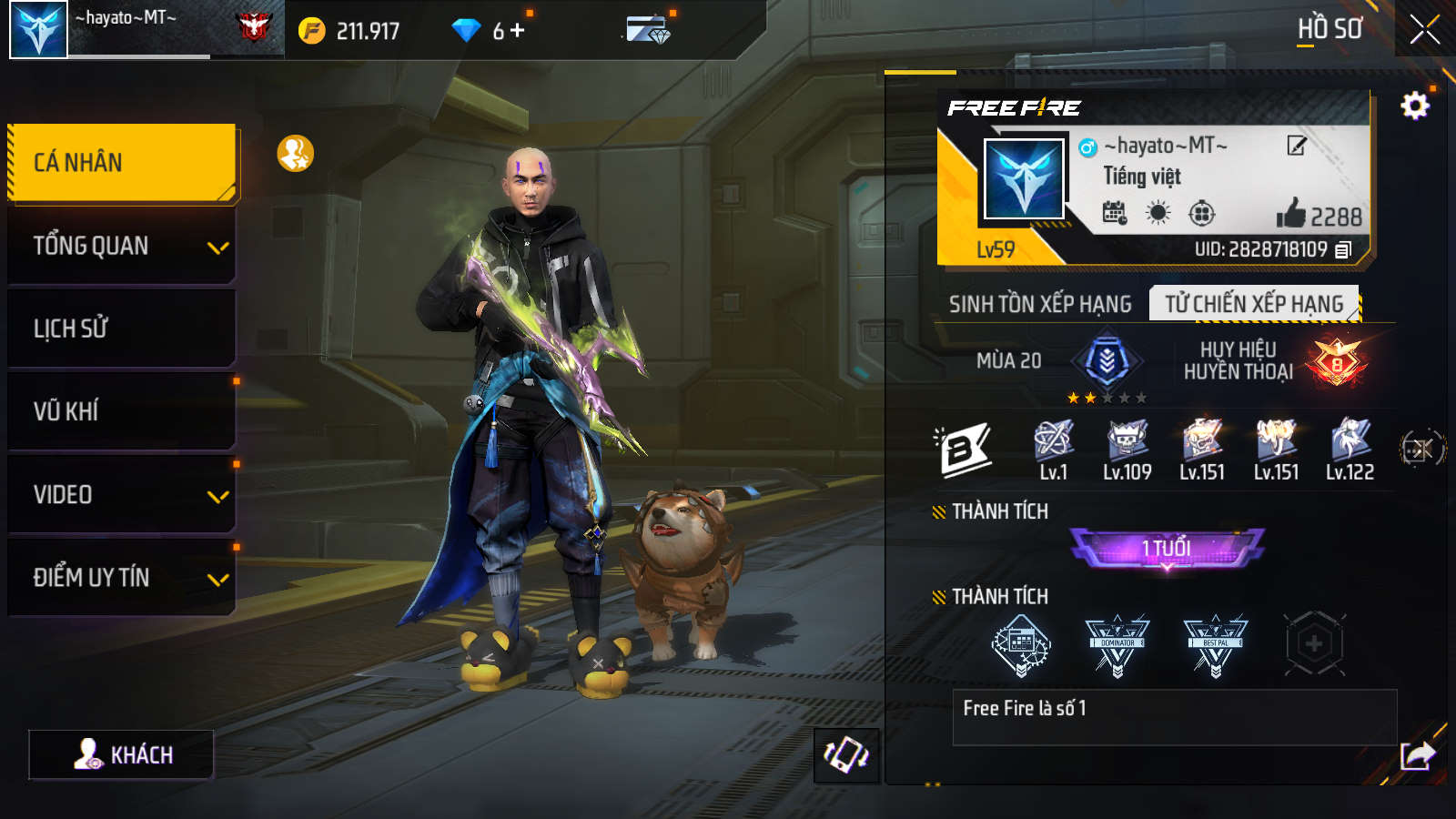
Task: Switch to the SINH TỒN XẾP HẠNG tab
Action: 1039,304
